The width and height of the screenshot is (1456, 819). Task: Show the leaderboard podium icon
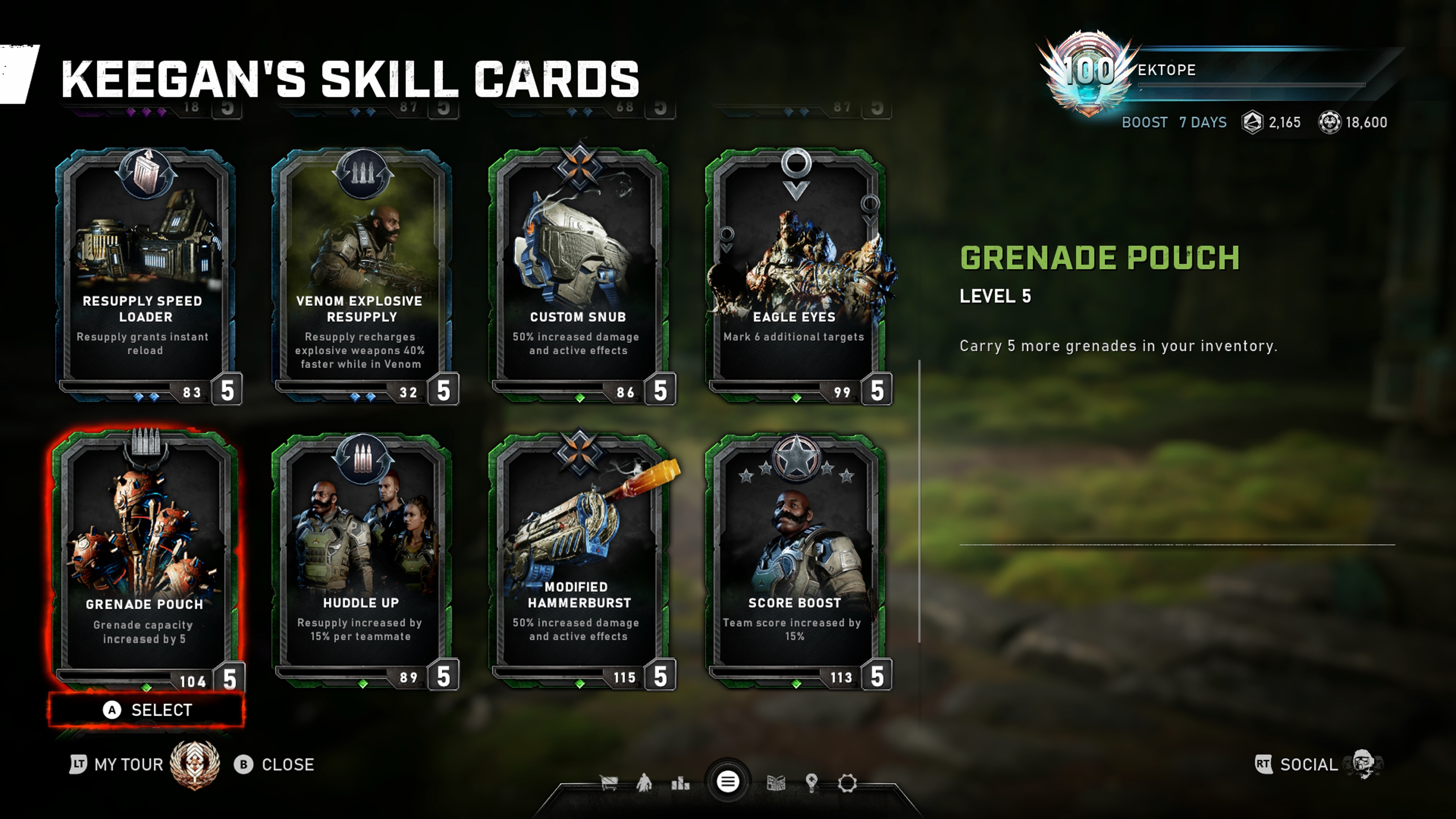click(680, 783)
